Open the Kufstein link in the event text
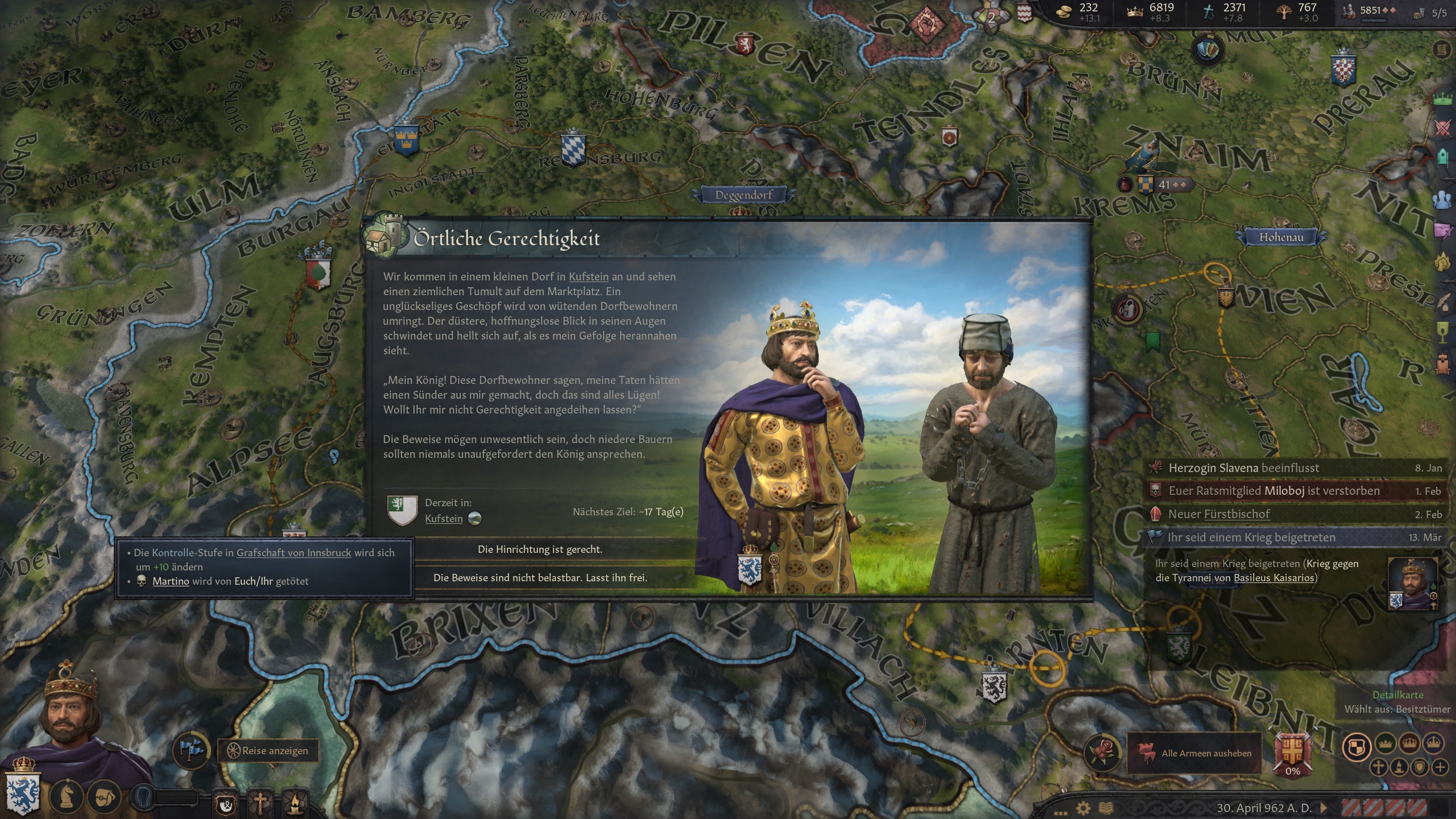The width and height of the screenshot is (1456, 819). click(588, 277)
